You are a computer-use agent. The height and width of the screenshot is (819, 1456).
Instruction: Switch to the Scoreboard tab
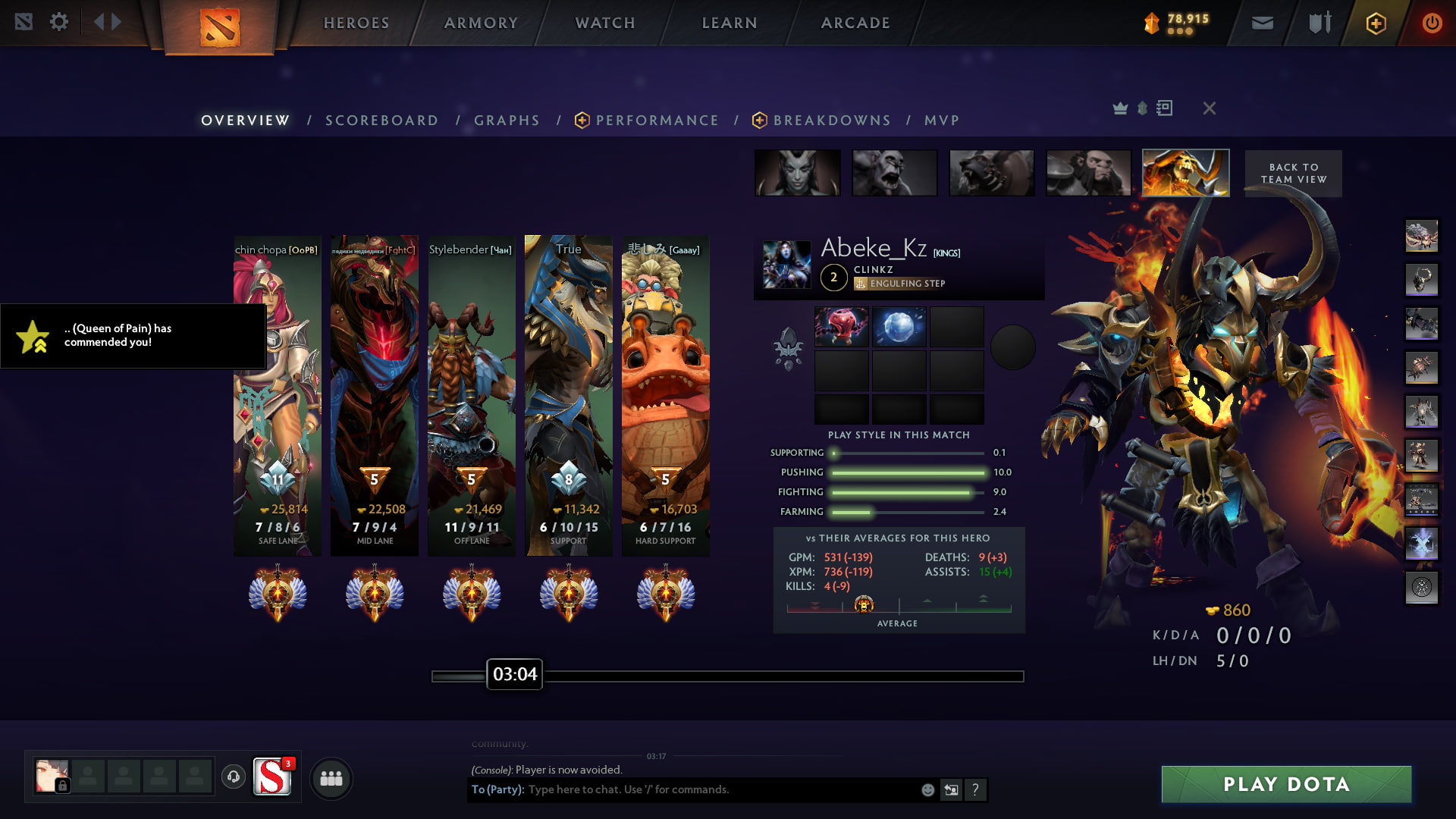[381, 121]
